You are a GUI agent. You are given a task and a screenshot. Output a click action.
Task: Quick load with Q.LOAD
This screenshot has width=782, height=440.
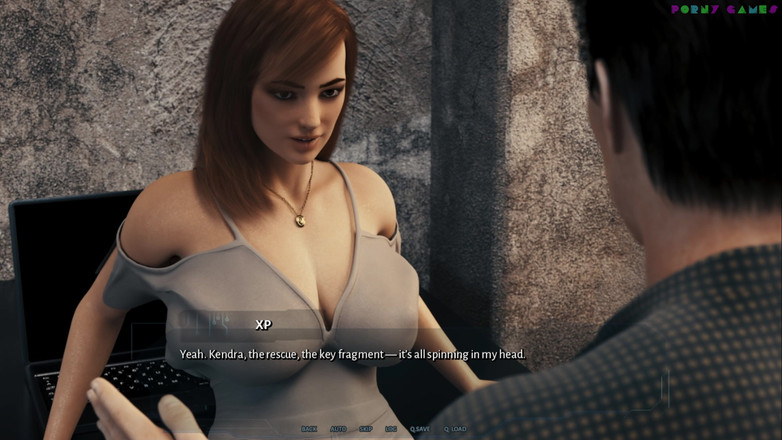(x=455, y=429)
